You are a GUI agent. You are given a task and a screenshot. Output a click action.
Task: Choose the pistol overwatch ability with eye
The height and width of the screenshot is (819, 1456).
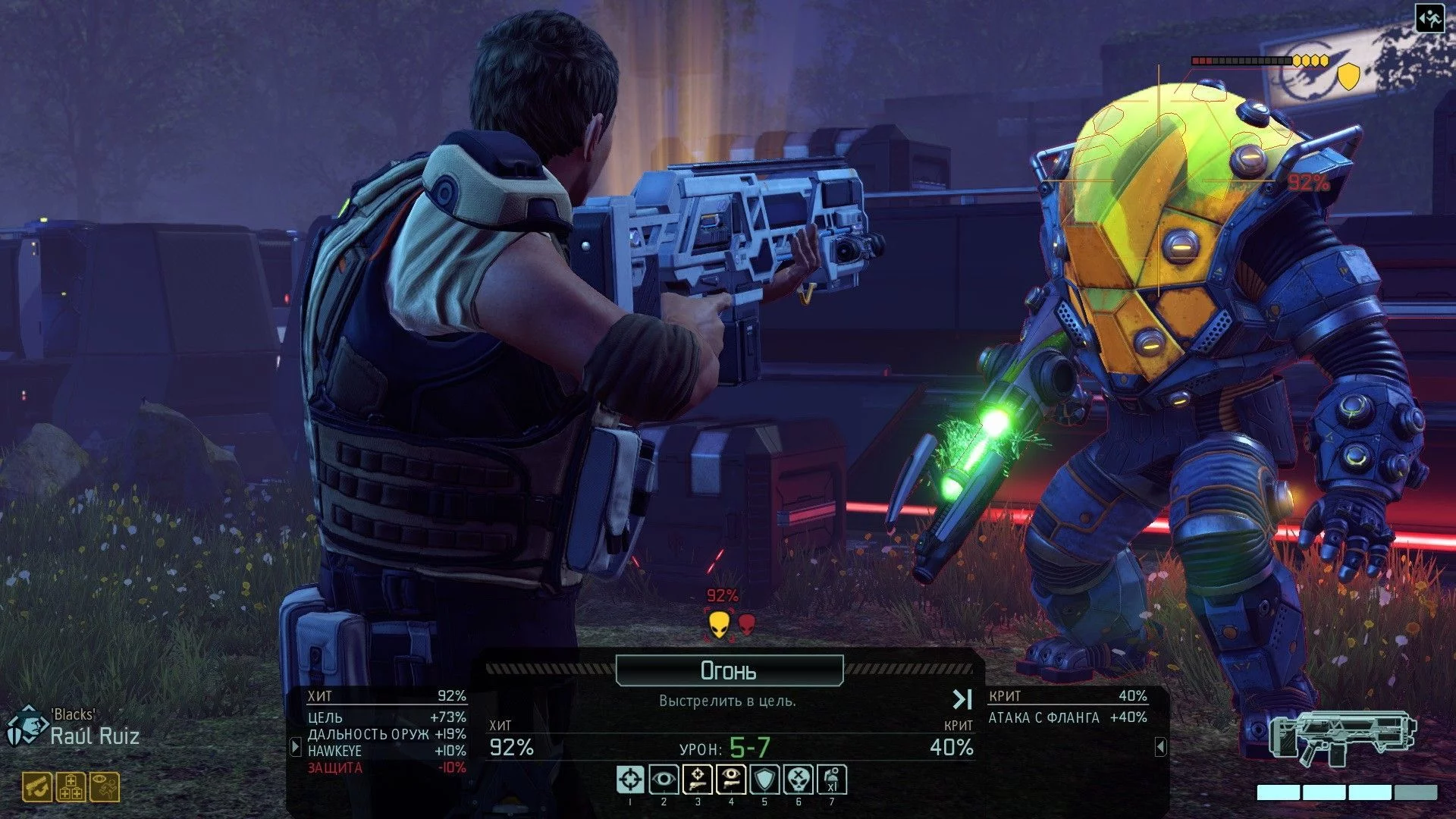(731, 780)
